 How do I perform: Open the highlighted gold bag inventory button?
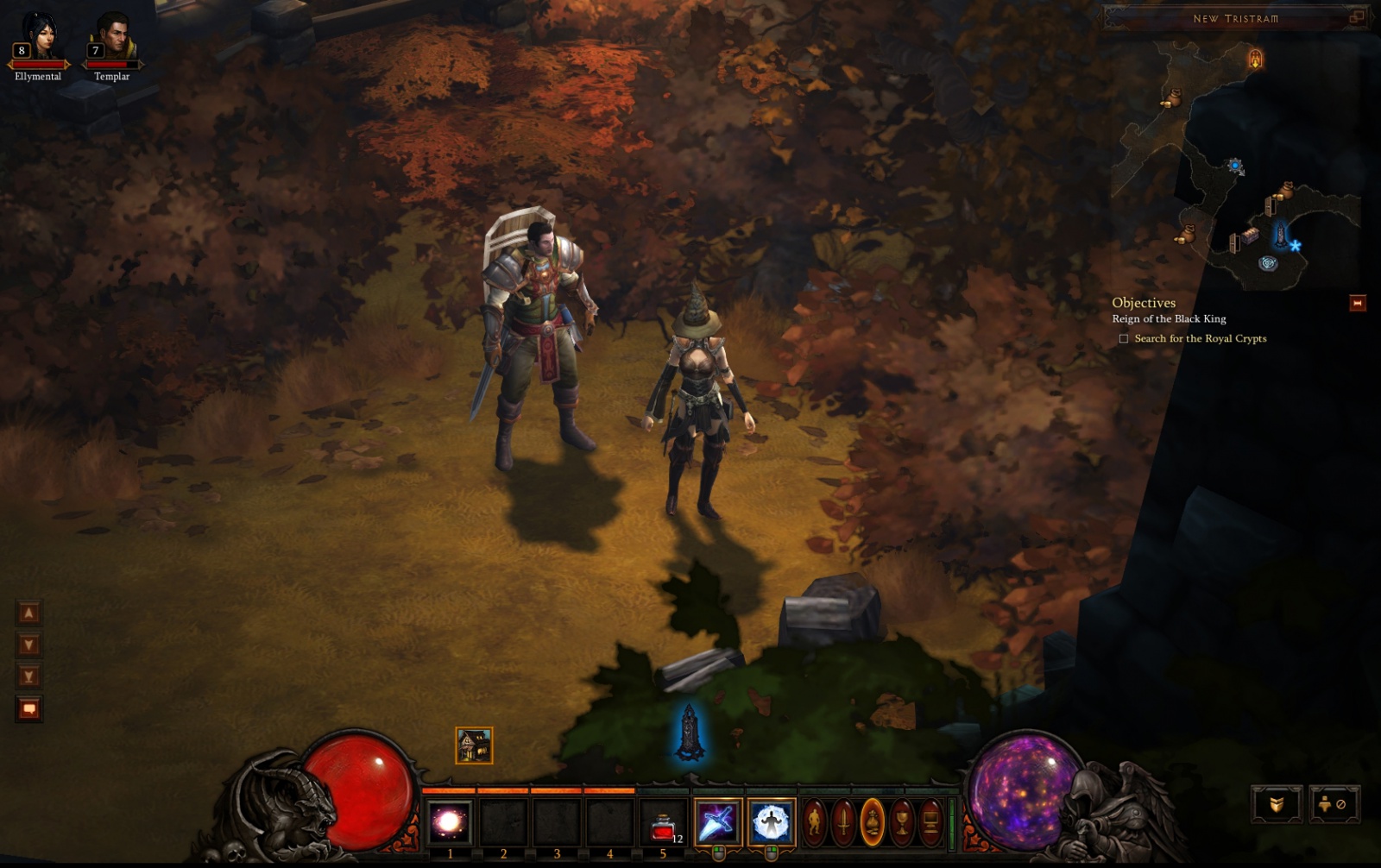[x=873, y=822]
